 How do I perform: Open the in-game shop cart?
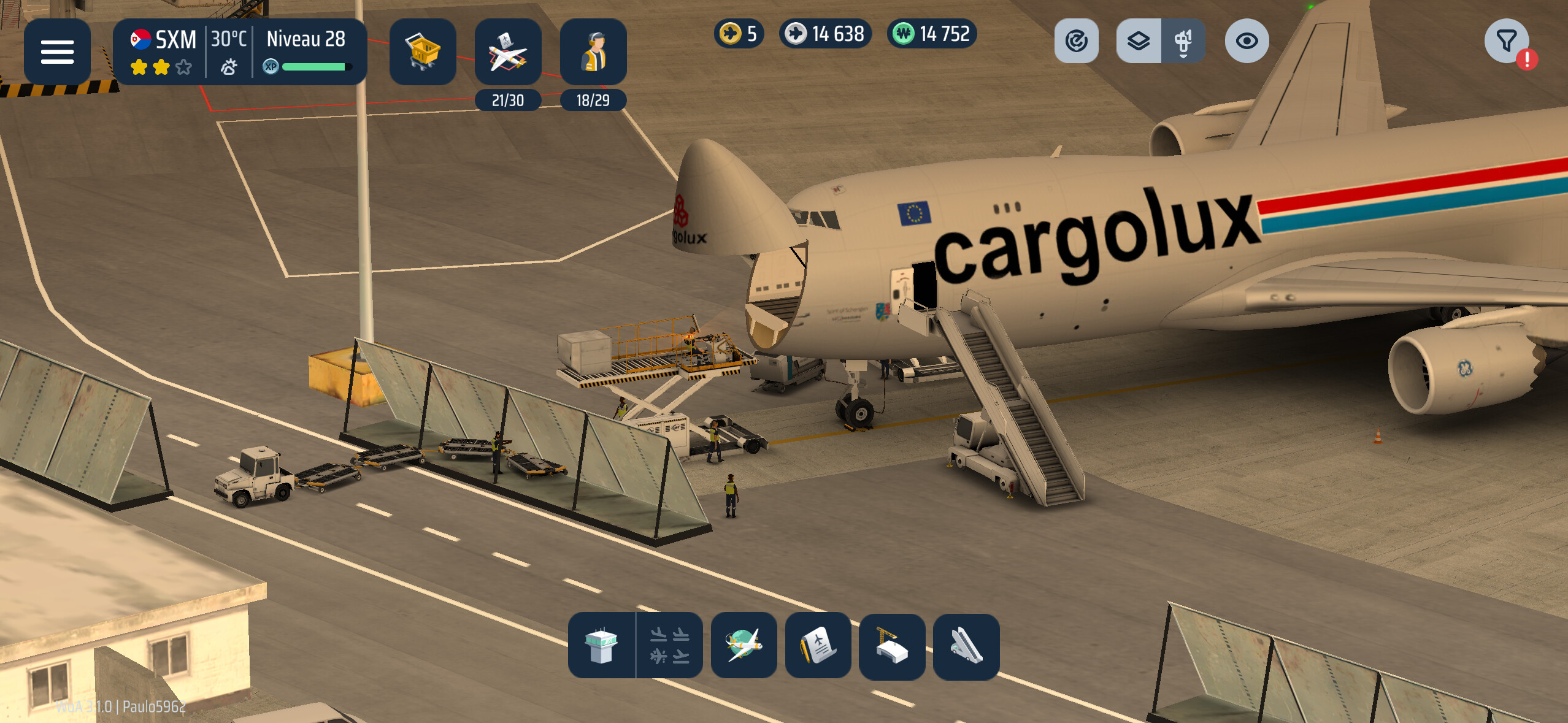coord(423,52)
